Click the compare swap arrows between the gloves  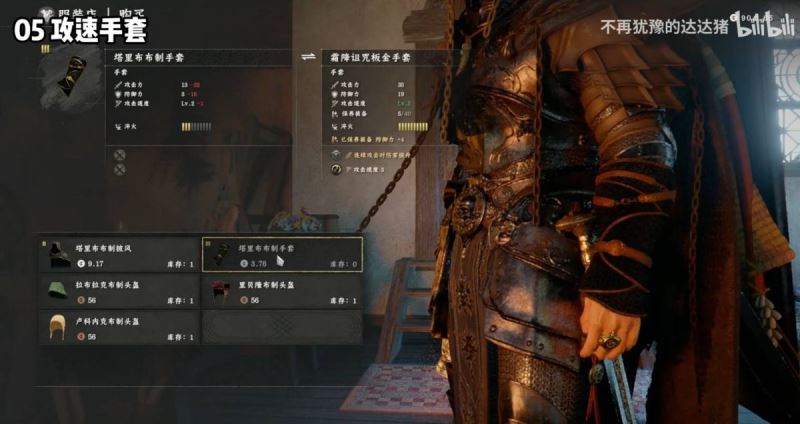(x=309, y=59)
